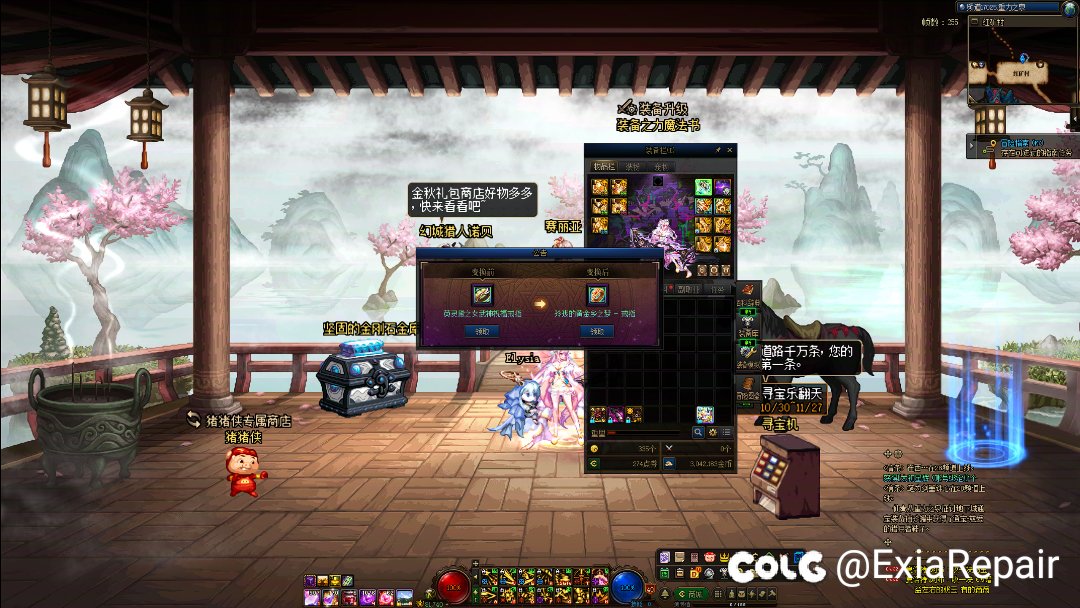Image resolution: width=1080 pixels, height=608 pixels.
Task: Claim the pre-conversion item on the left
Action: pyautogui.click(x=483, y=331)
